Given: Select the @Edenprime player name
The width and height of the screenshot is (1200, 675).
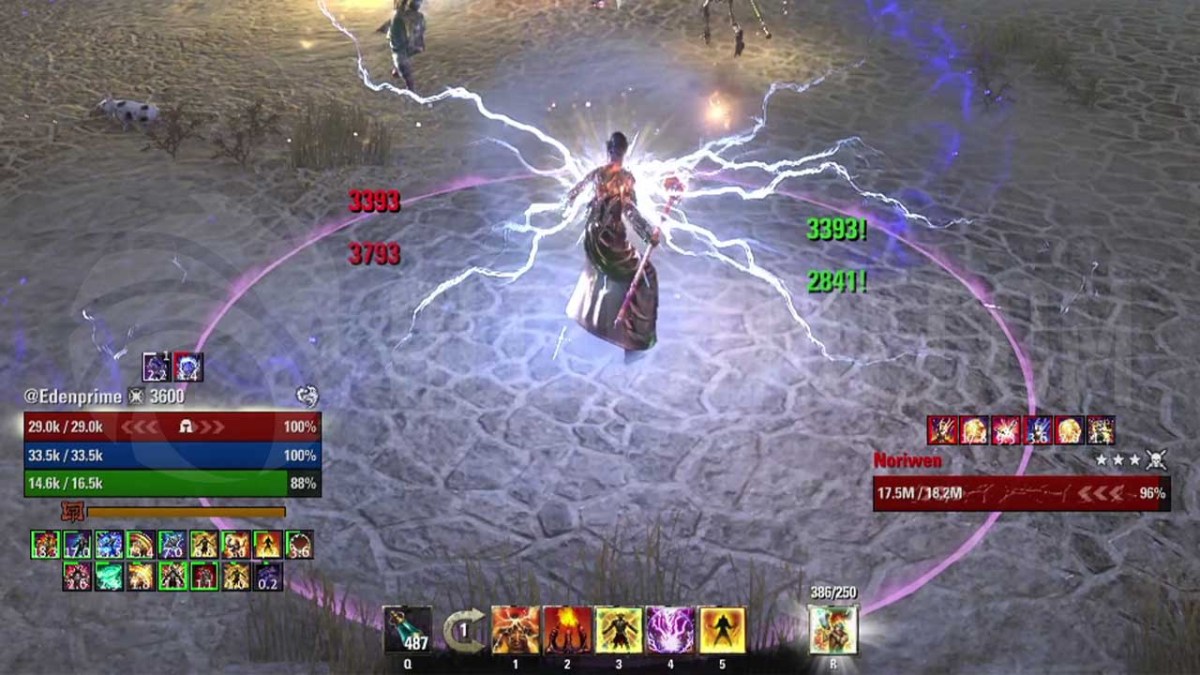Looking at the screenshot, I should click(73, 397).
